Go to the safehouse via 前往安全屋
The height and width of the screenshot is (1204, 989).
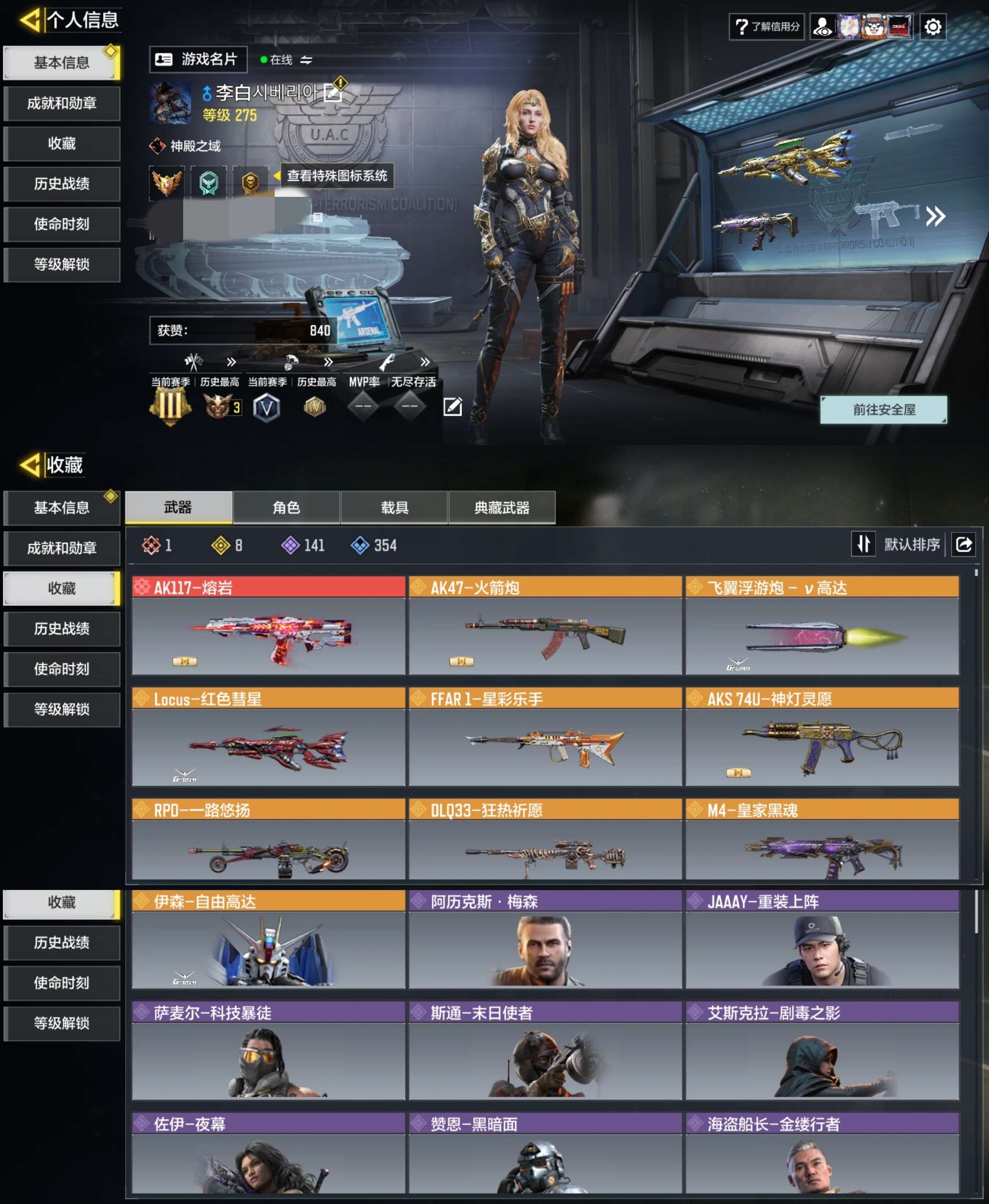[883, 409]
